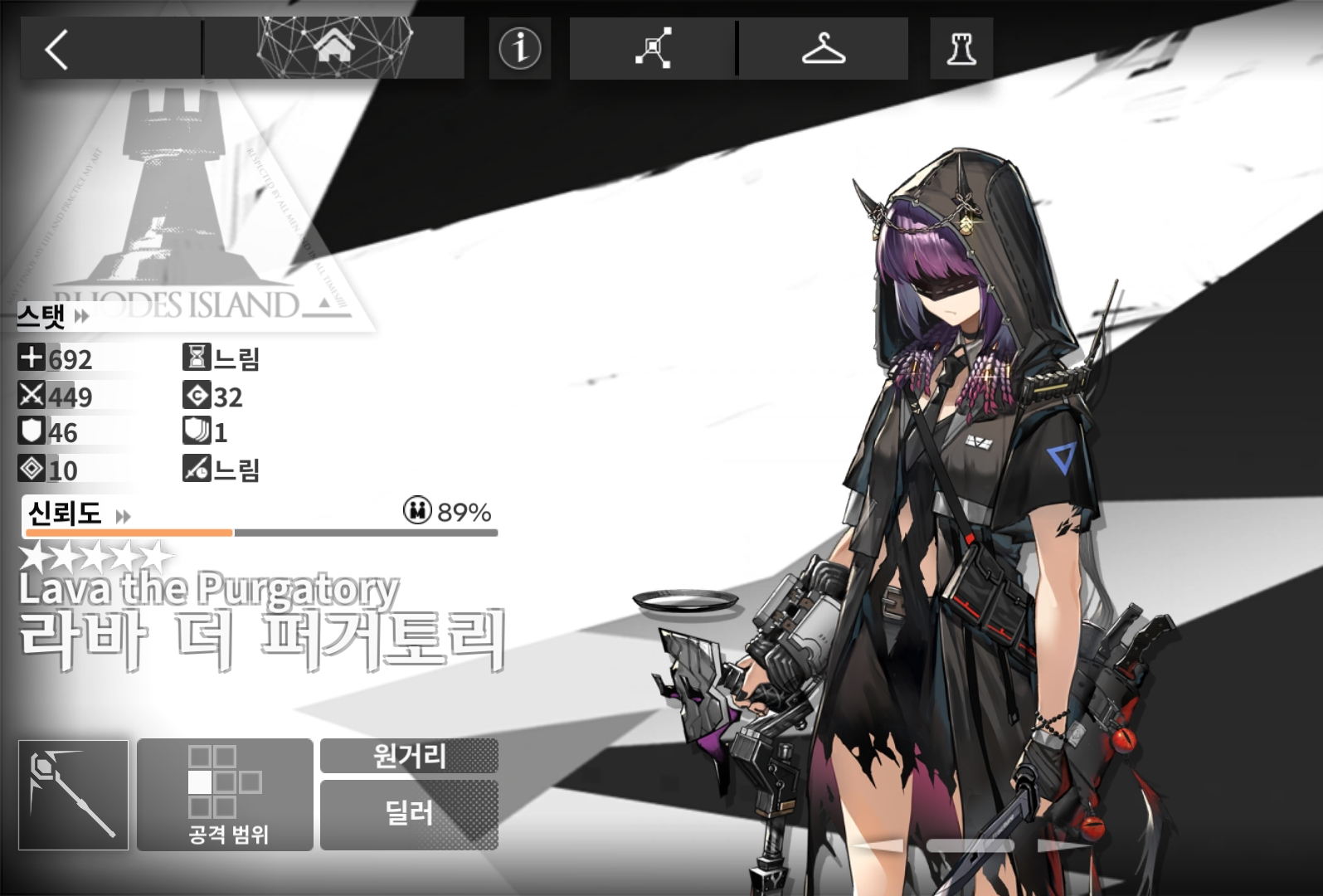The image size is (1323, 896).
Task: Select the staff class icon
Action: coord(74,795)
